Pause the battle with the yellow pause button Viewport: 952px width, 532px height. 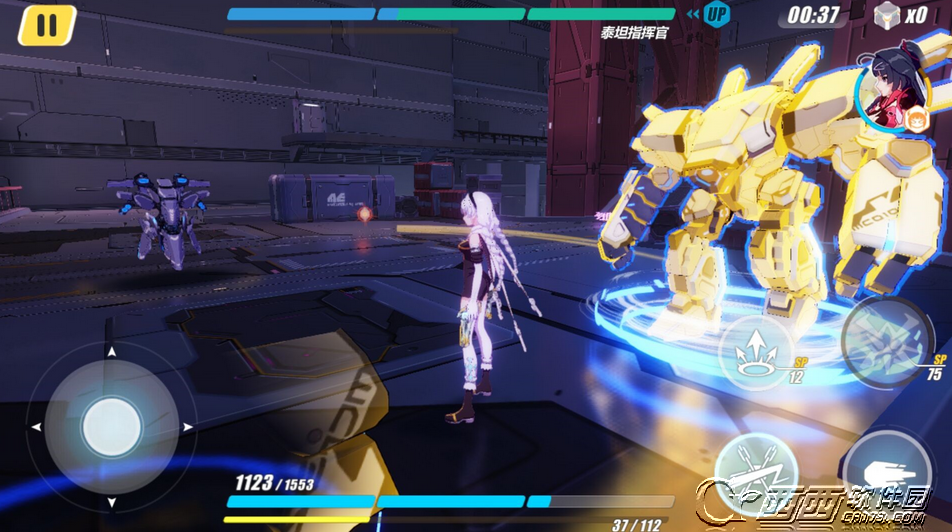coord(47,25)
